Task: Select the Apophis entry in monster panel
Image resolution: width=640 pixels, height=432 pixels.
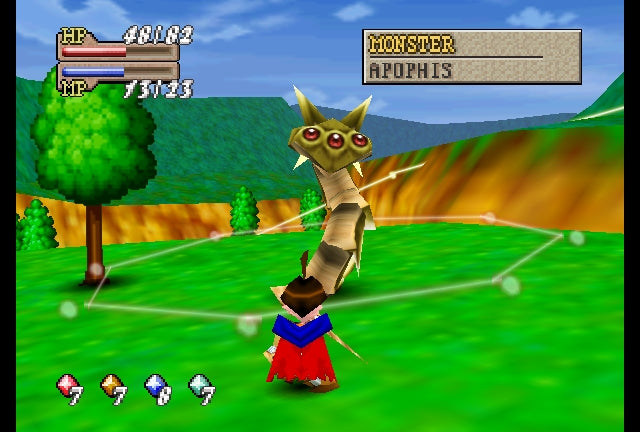Action: 411,71
